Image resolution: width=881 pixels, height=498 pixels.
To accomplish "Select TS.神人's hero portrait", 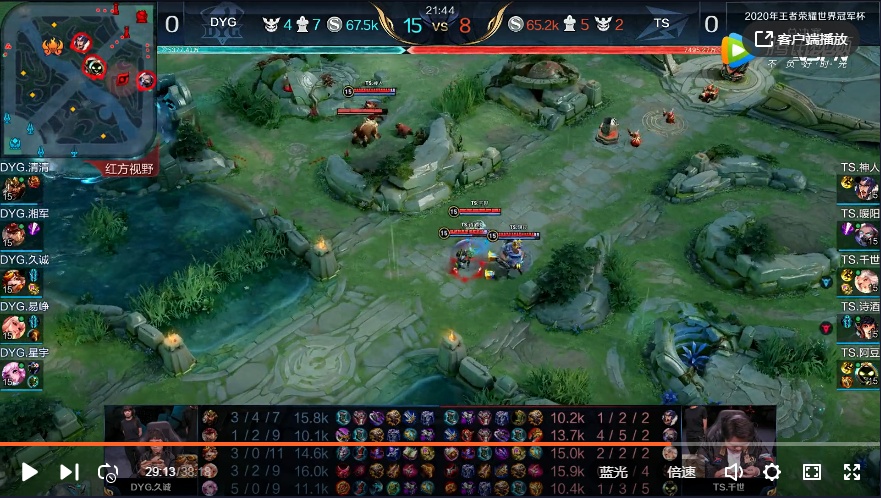I will pyautogui.click(x=866, y=190).
